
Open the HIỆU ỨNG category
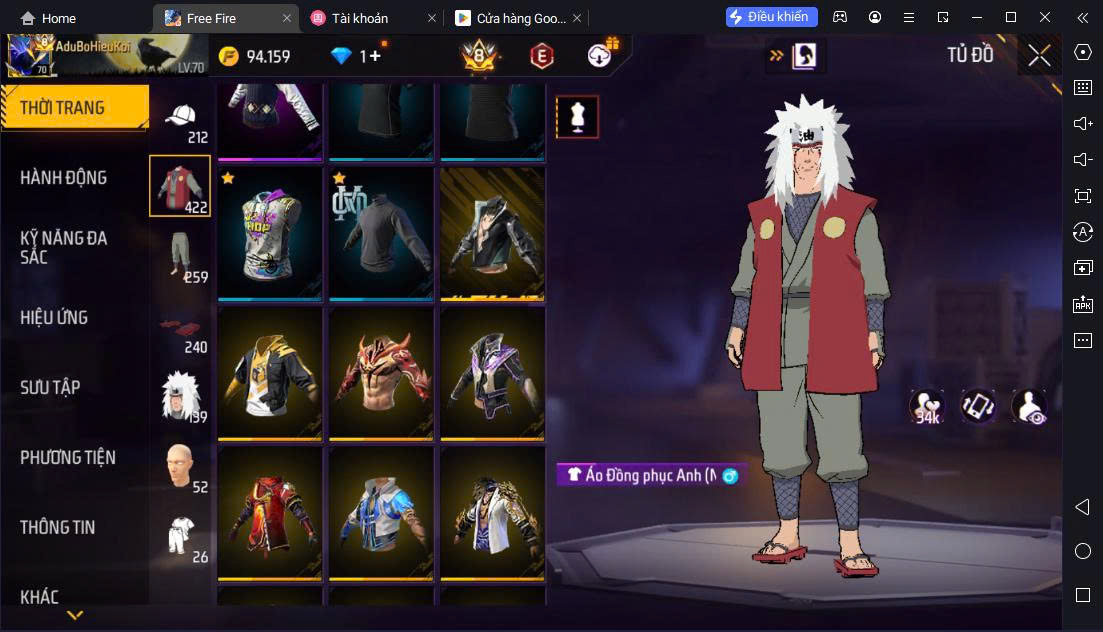click(54, 318)
